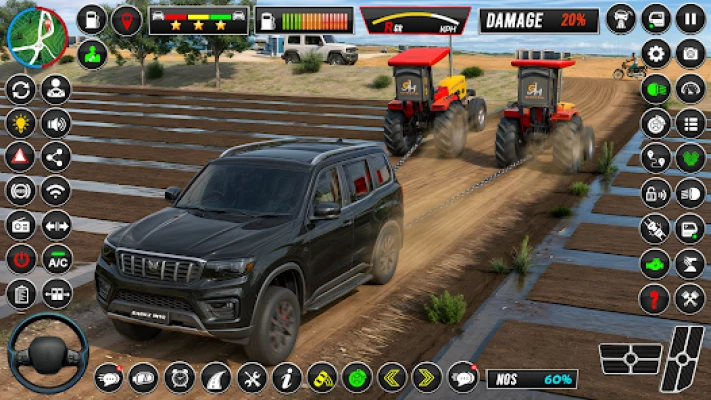
Task: Pause the game
Action: pyautogui.click(x=690, y=18)
